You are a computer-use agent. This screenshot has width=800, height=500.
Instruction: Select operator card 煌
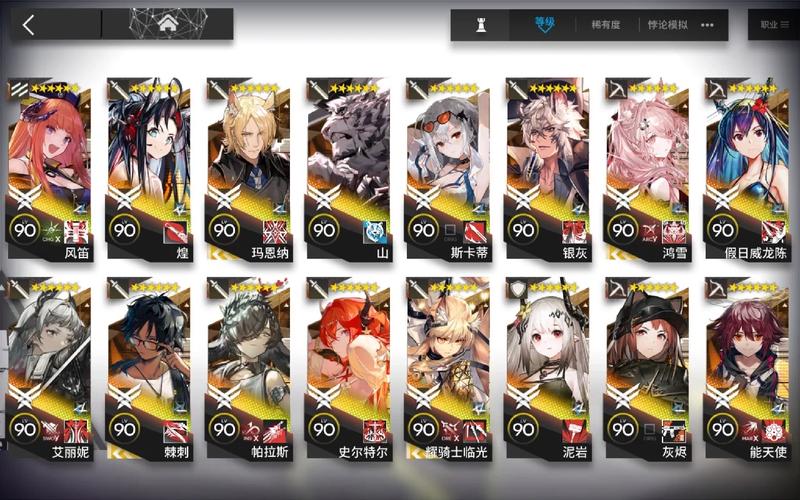point(148,165)
